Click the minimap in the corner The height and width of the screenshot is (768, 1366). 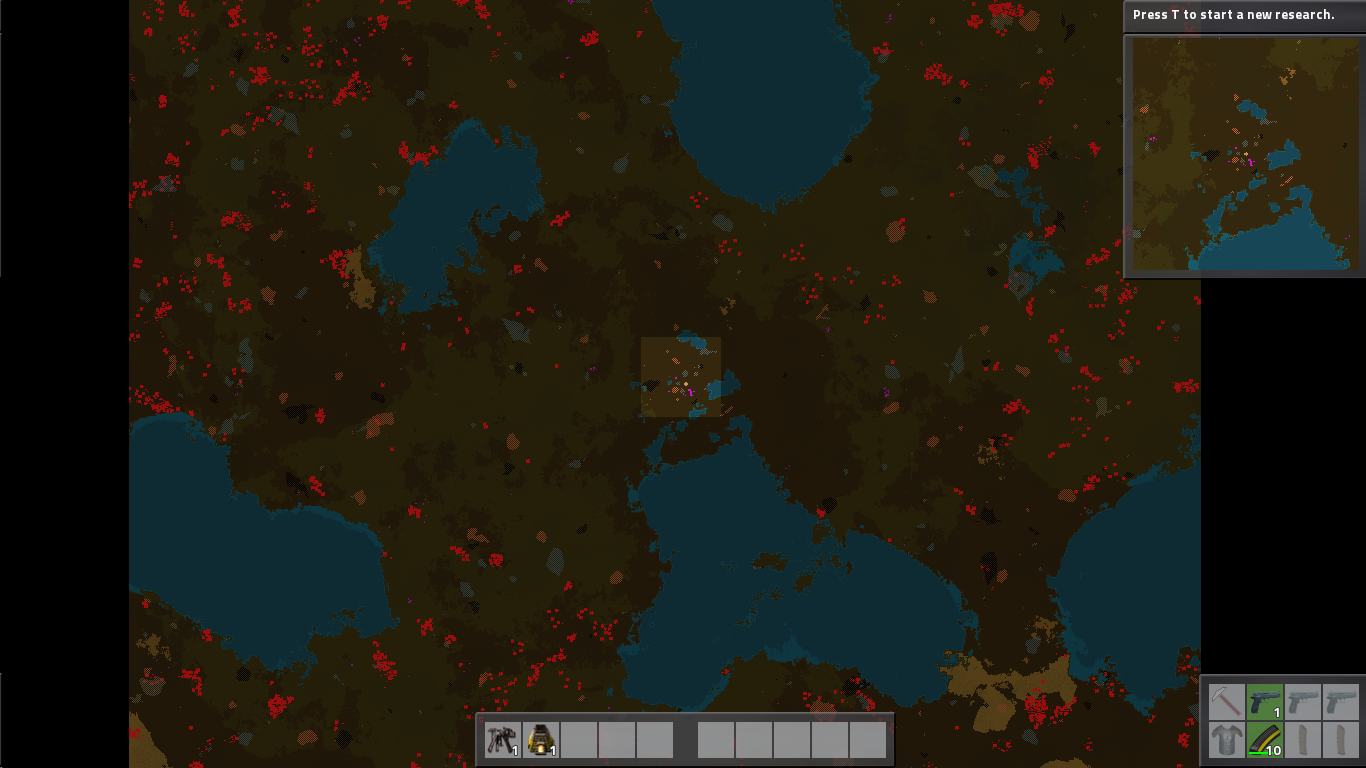[x=1244, y=155]
